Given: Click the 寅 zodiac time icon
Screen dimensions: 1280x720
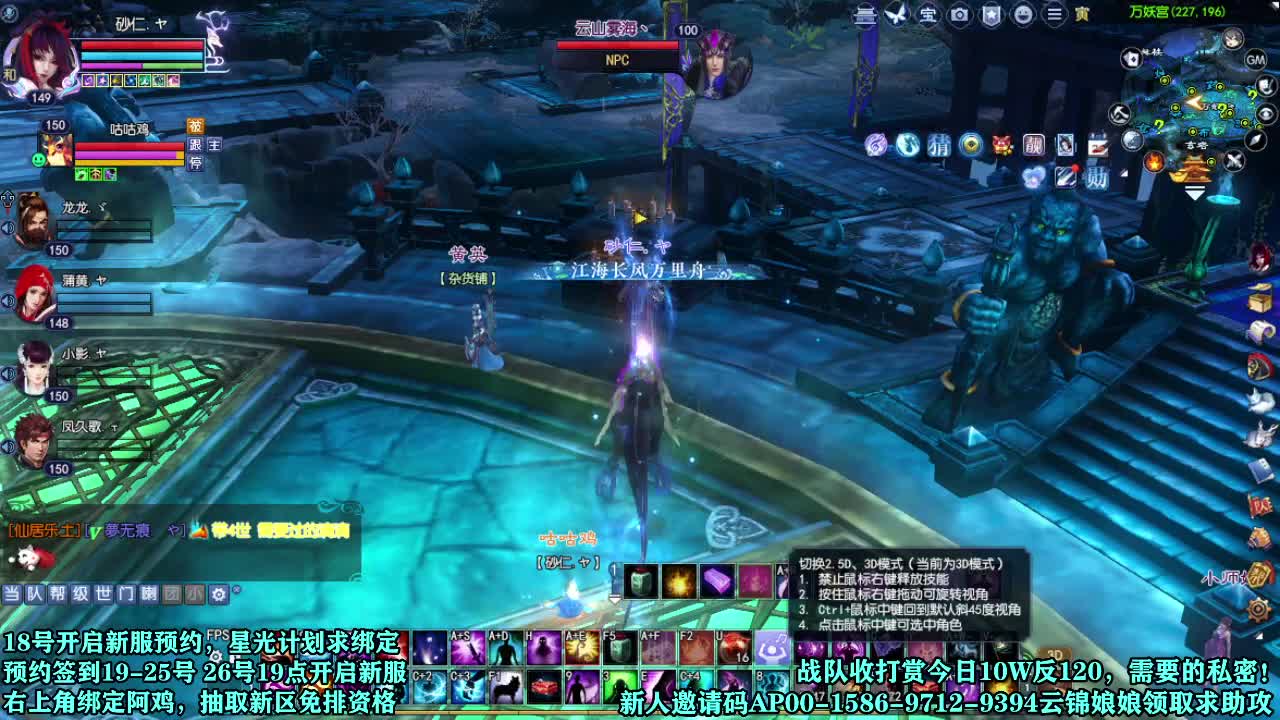Looking at the screenshot, I should [x=1080, y=15].
